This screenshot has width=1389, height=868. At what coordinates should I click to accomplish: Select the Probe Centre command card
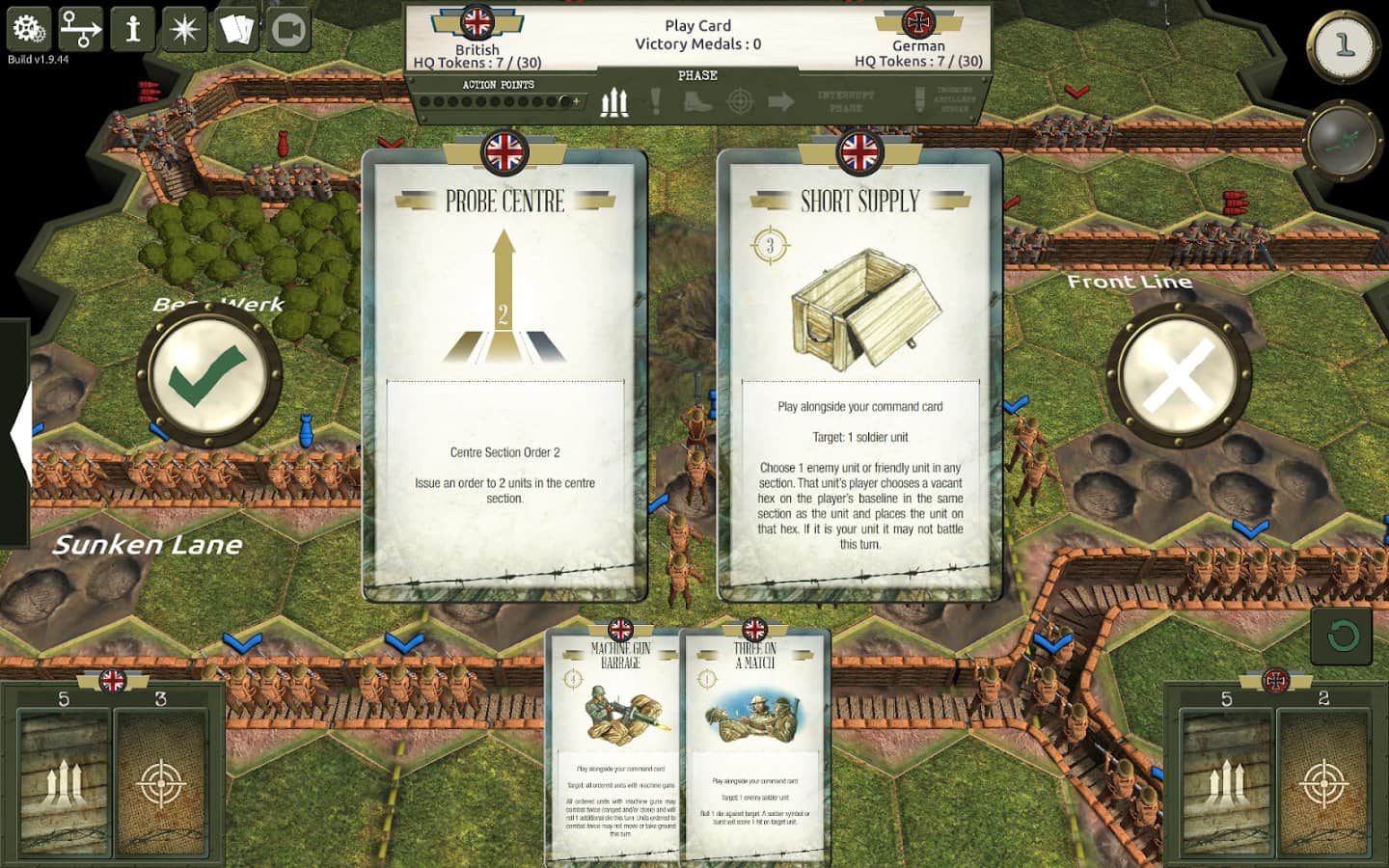click(504, 376)
